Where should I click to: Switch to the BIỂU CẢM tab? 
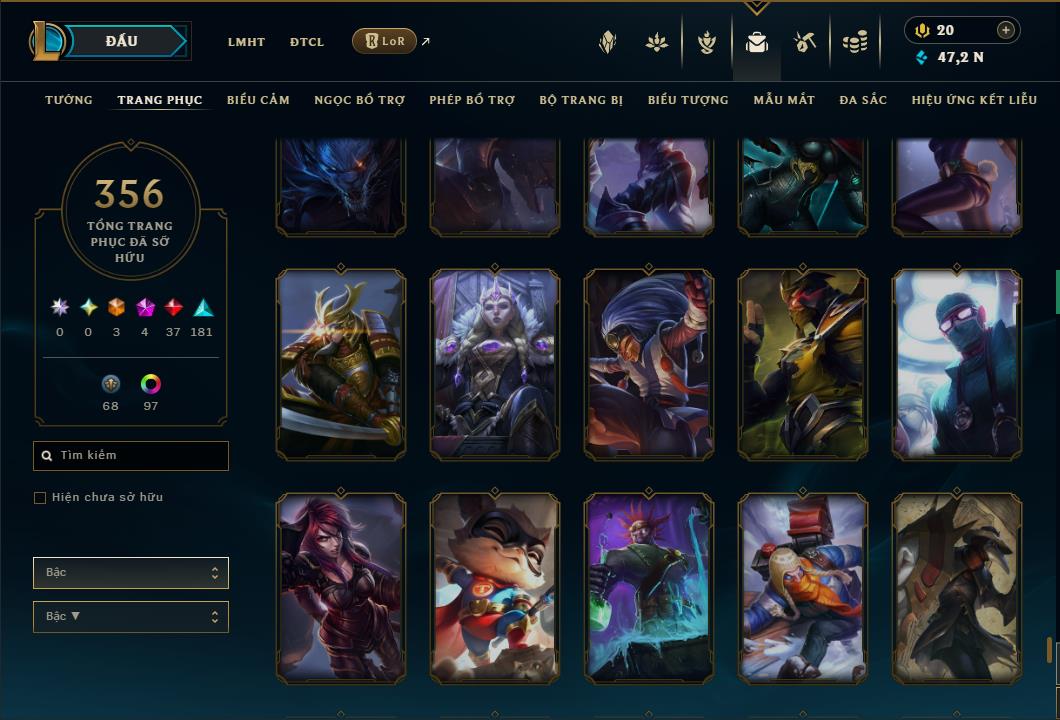[x=258, y=100]
